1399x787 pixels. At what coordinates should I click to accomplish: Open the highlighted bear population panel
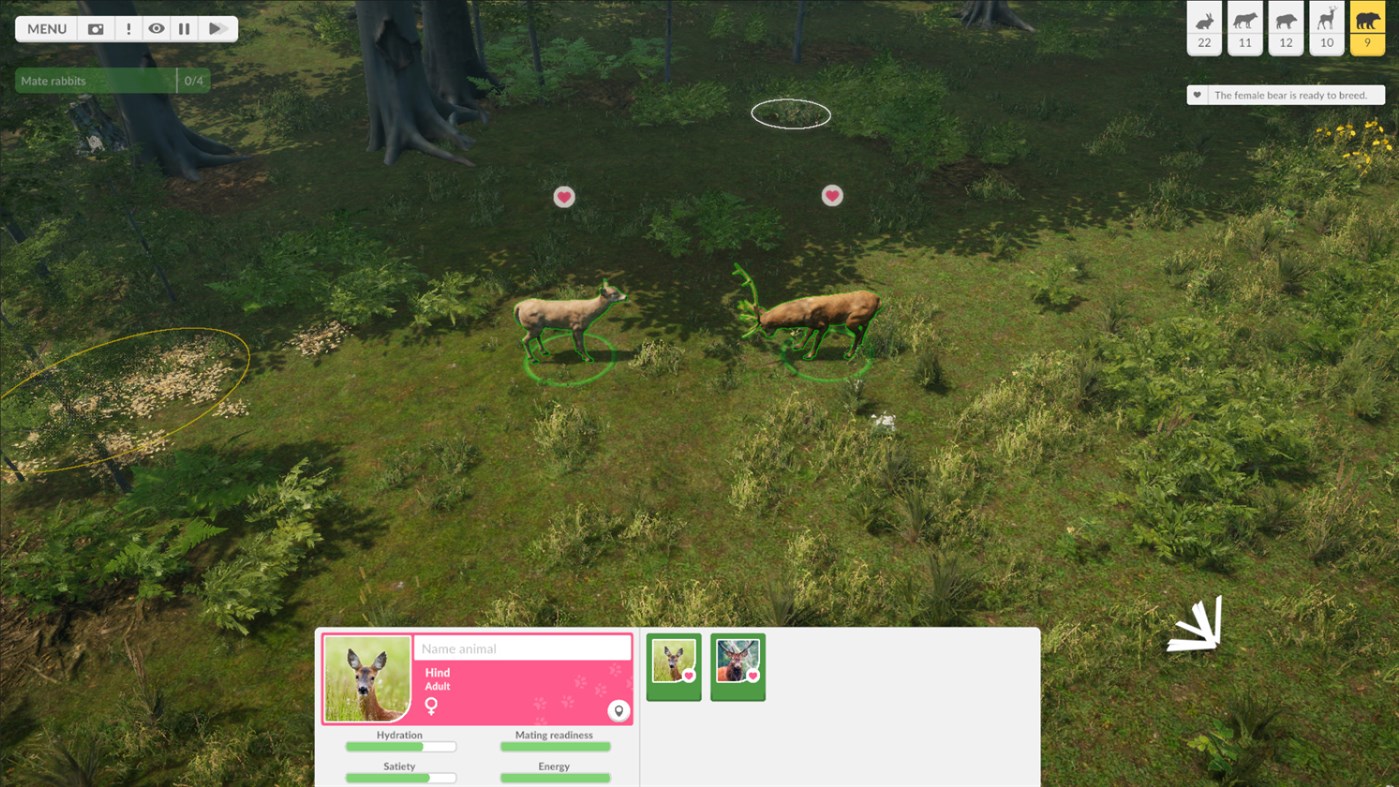point(1366,28)
